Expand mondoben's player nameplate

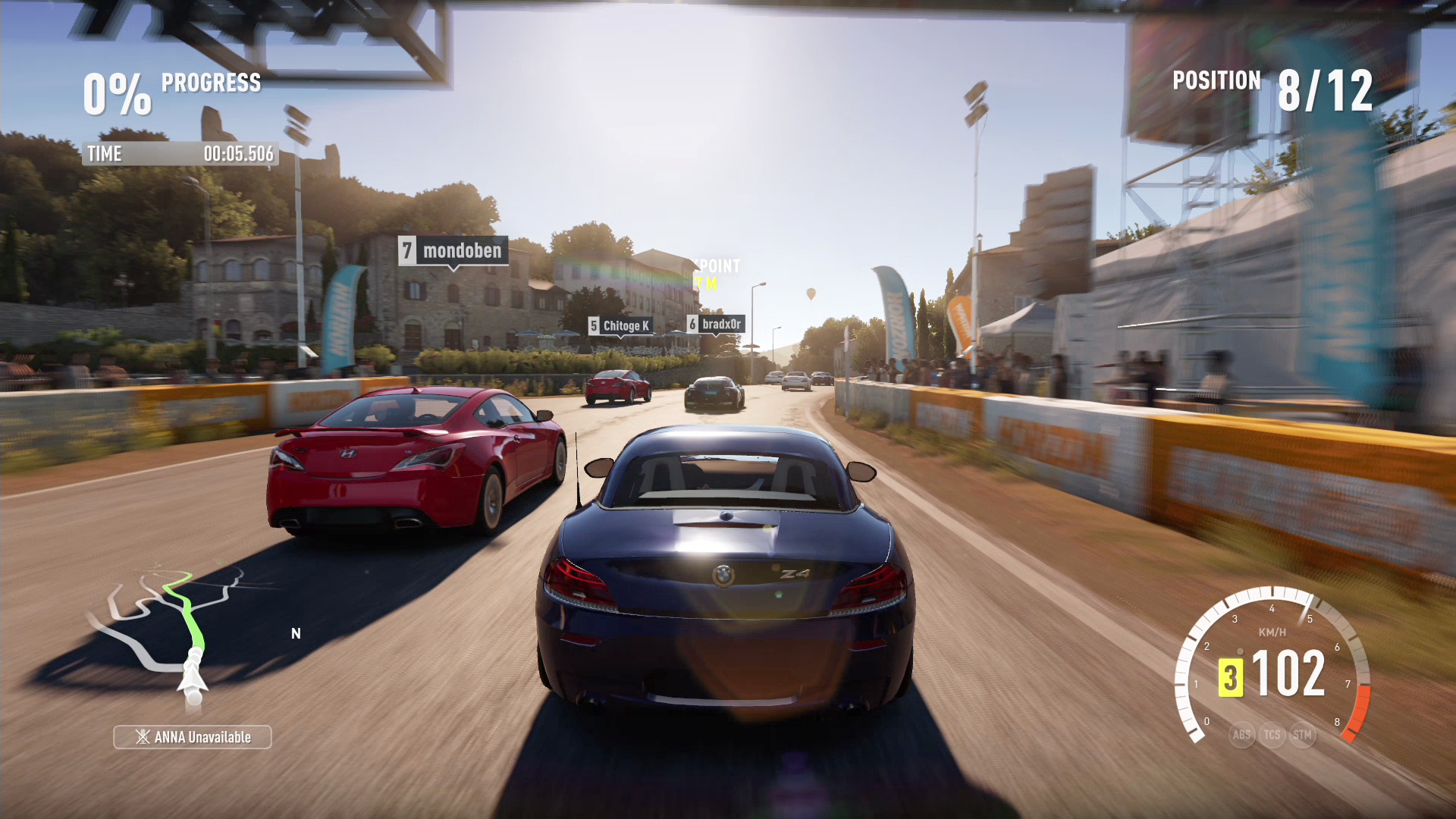453,251
